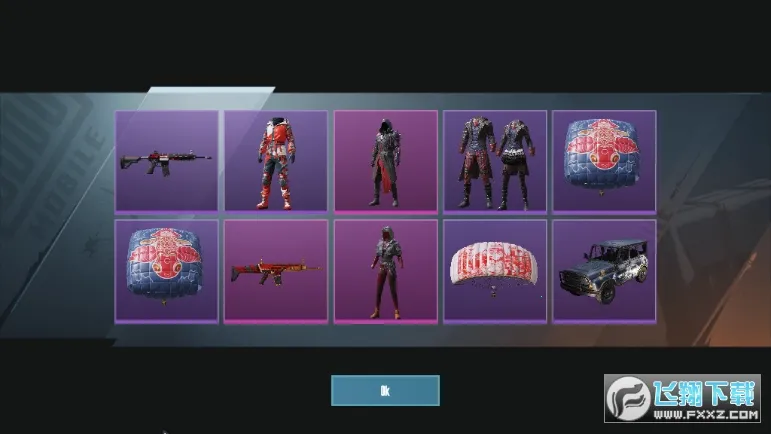
Task: Choose the maroon hooded bodysuit outfit
Action: point(385,271)
